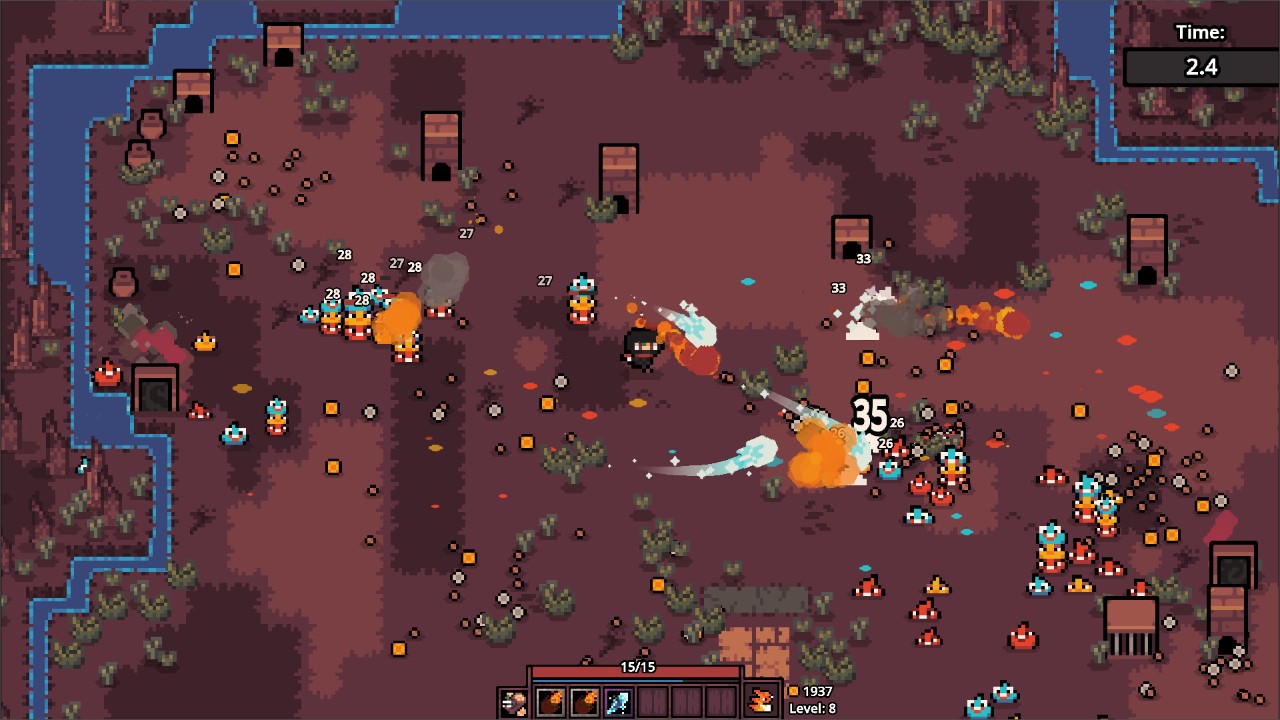Screen dimensions: 1280x720
Task: Select the orange fox character icon
Action: tap(762, 702)
